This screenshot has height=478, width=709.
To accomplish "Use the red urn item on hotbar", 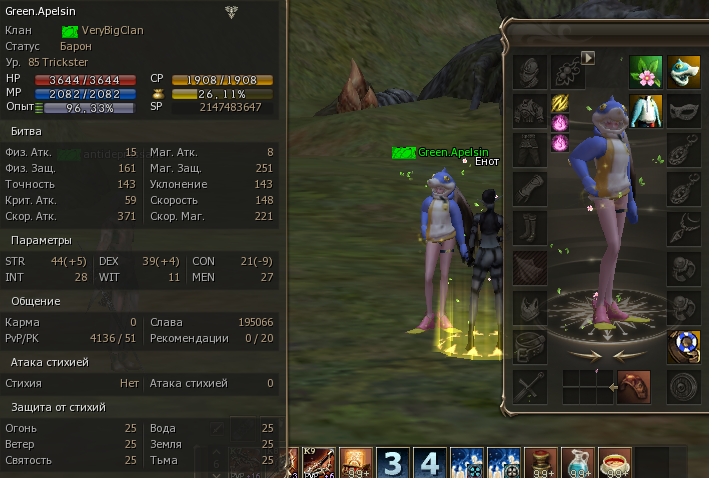I will 541,463.
